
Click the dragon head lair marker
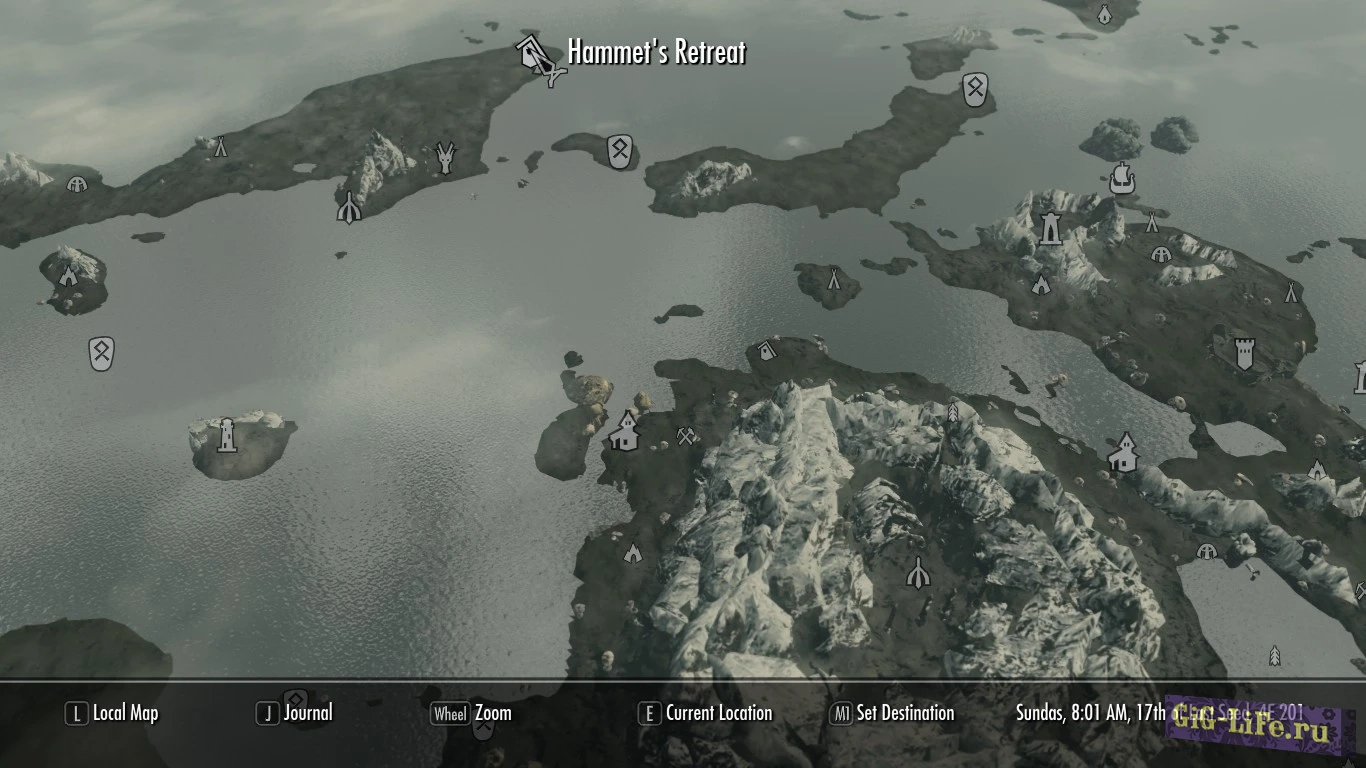[x=446, y=157]
